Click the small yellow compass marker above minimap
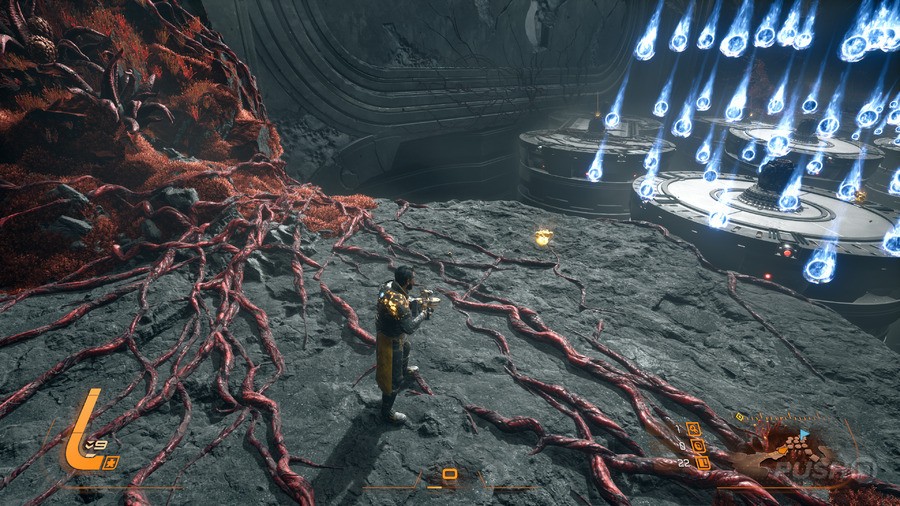This screenshot has width=900, height=506. tap(740, 416)
